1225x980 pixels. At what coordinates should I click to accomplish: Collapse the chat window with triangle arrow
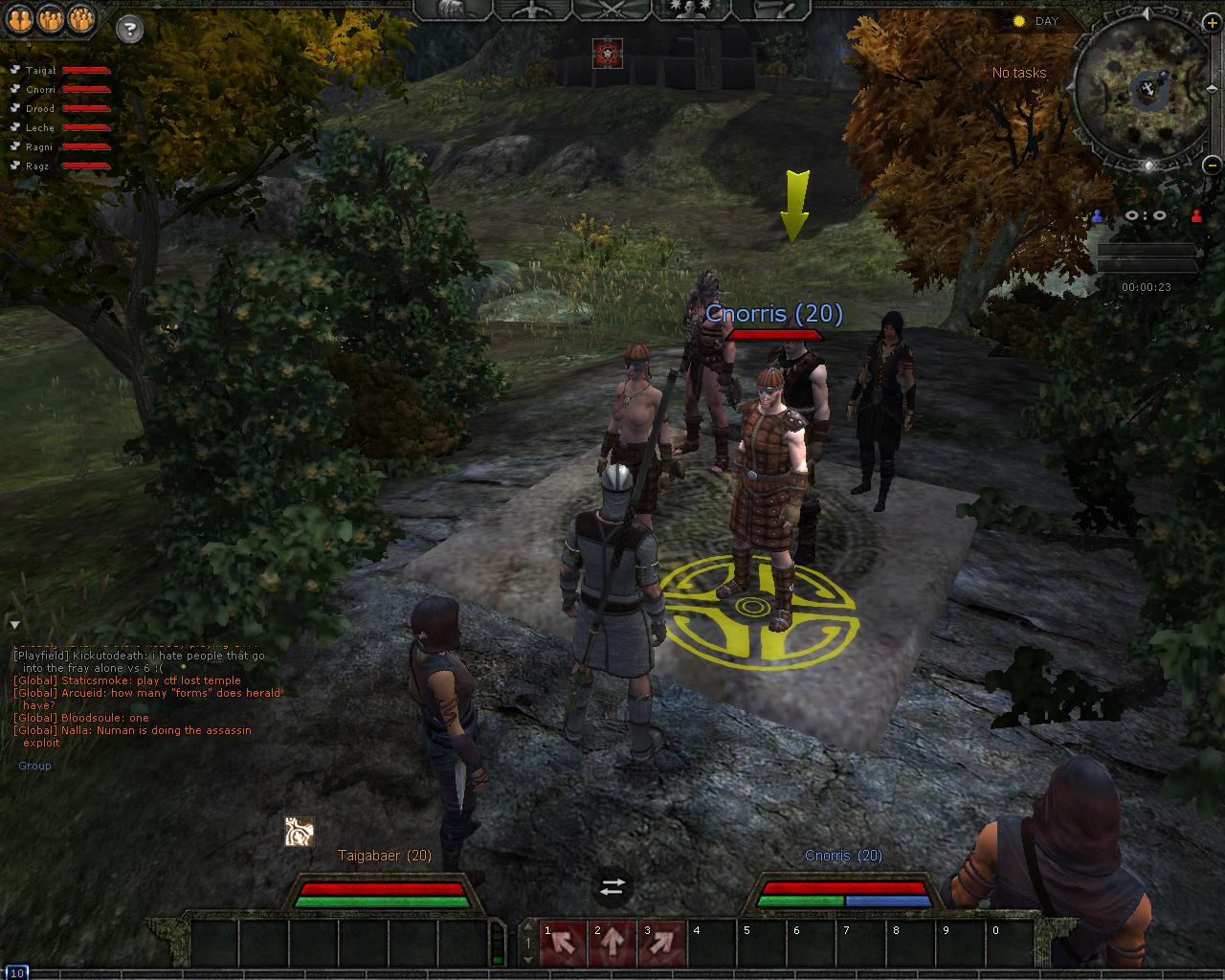click(15, 625)
